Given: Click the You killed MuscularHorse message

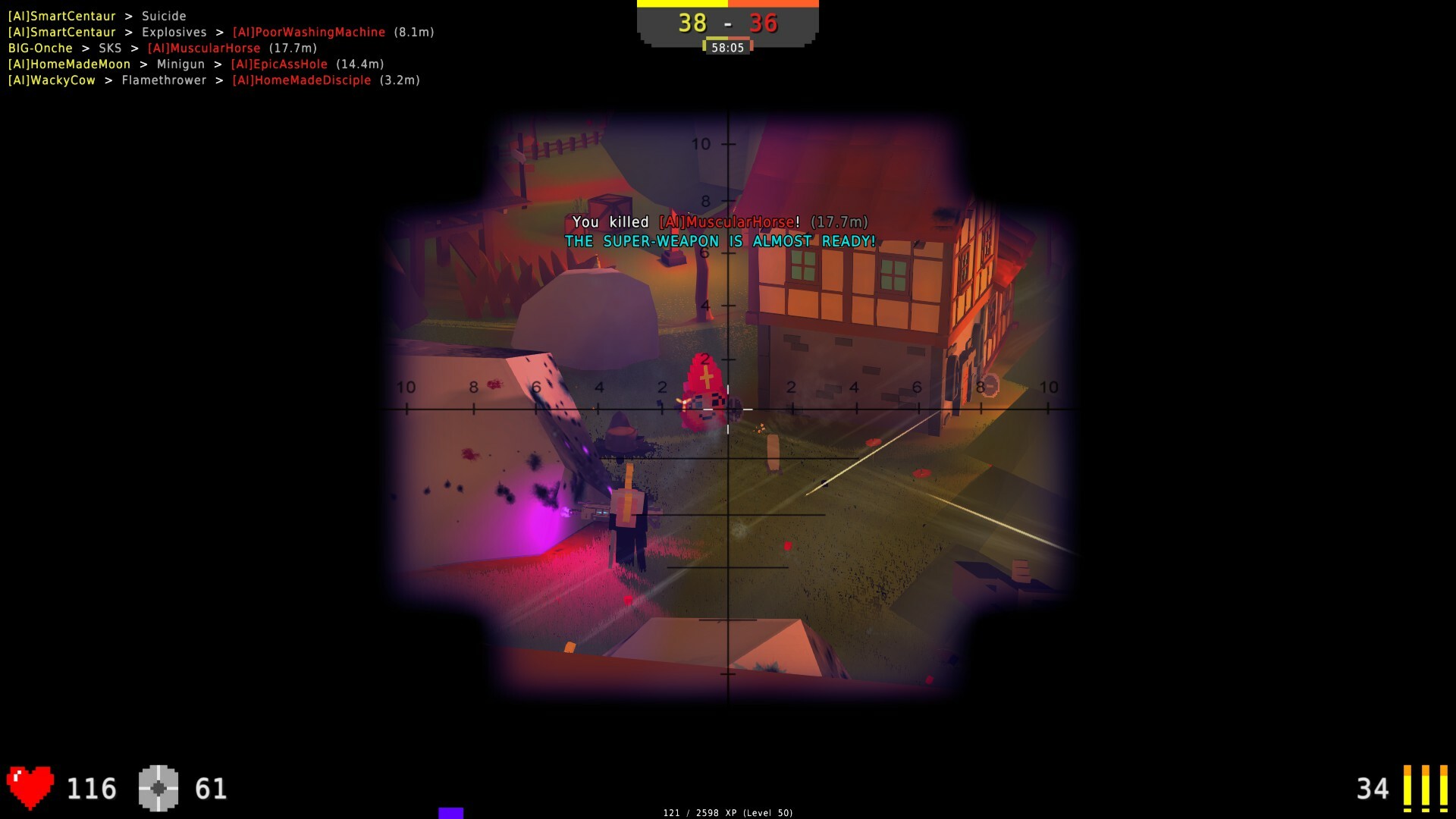Looking at the screenshot, I should point(720,222).
